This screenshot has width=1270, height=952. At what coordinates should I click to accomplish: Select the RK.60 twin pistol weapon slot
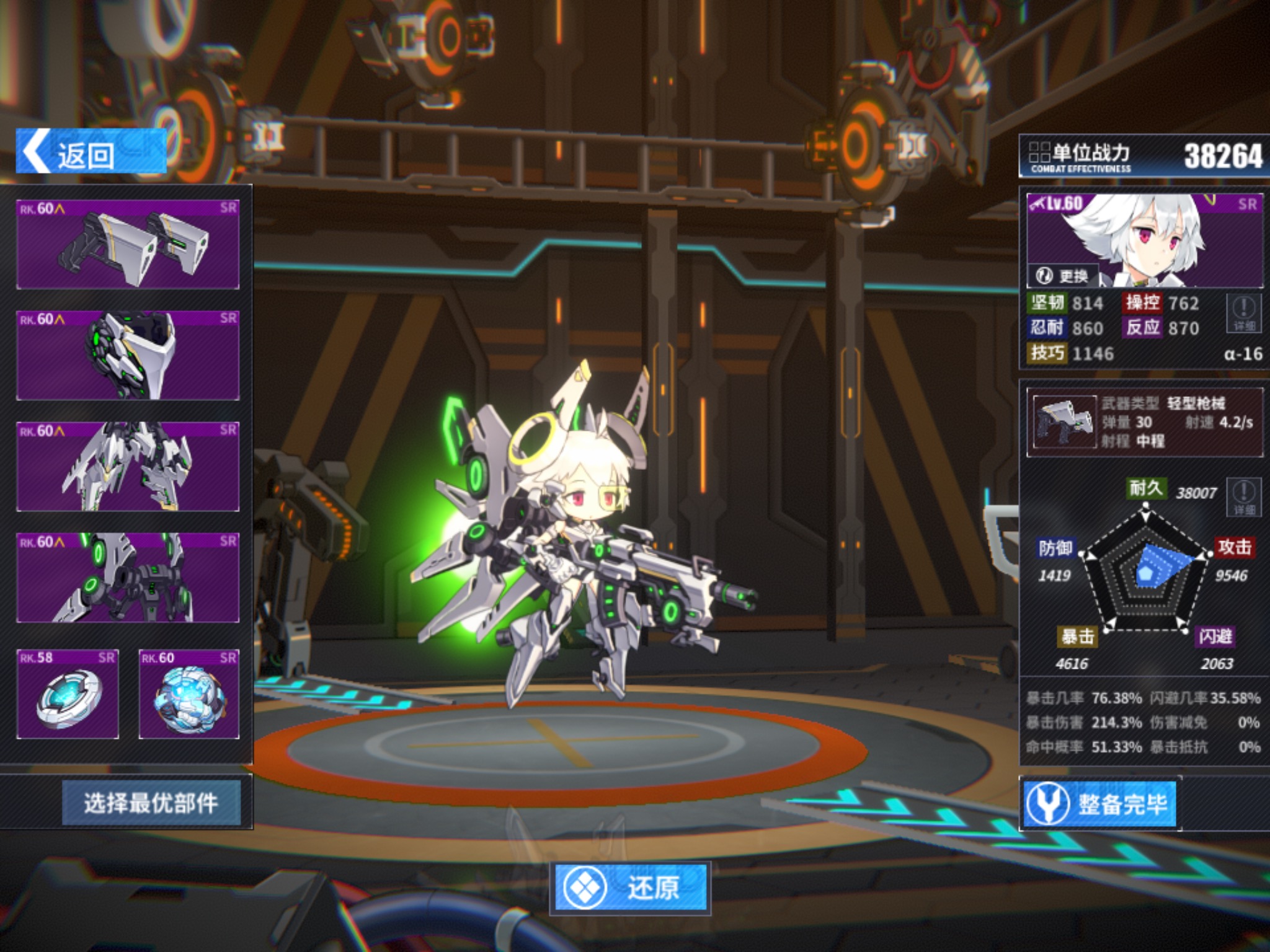(x=128, y=244)
